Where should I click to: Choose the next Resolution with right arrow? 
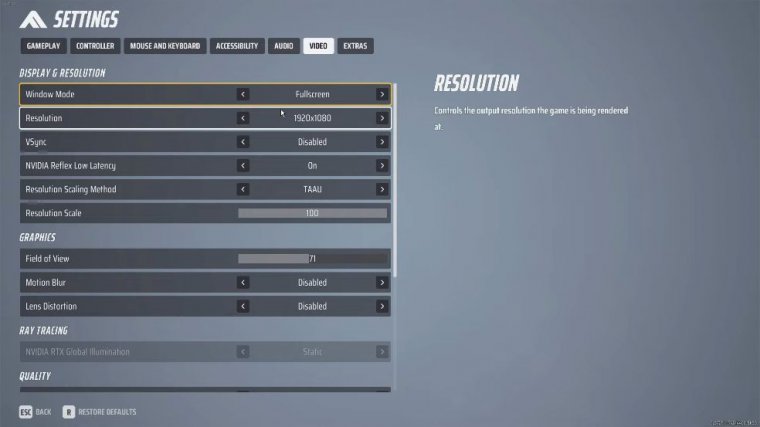382,118
